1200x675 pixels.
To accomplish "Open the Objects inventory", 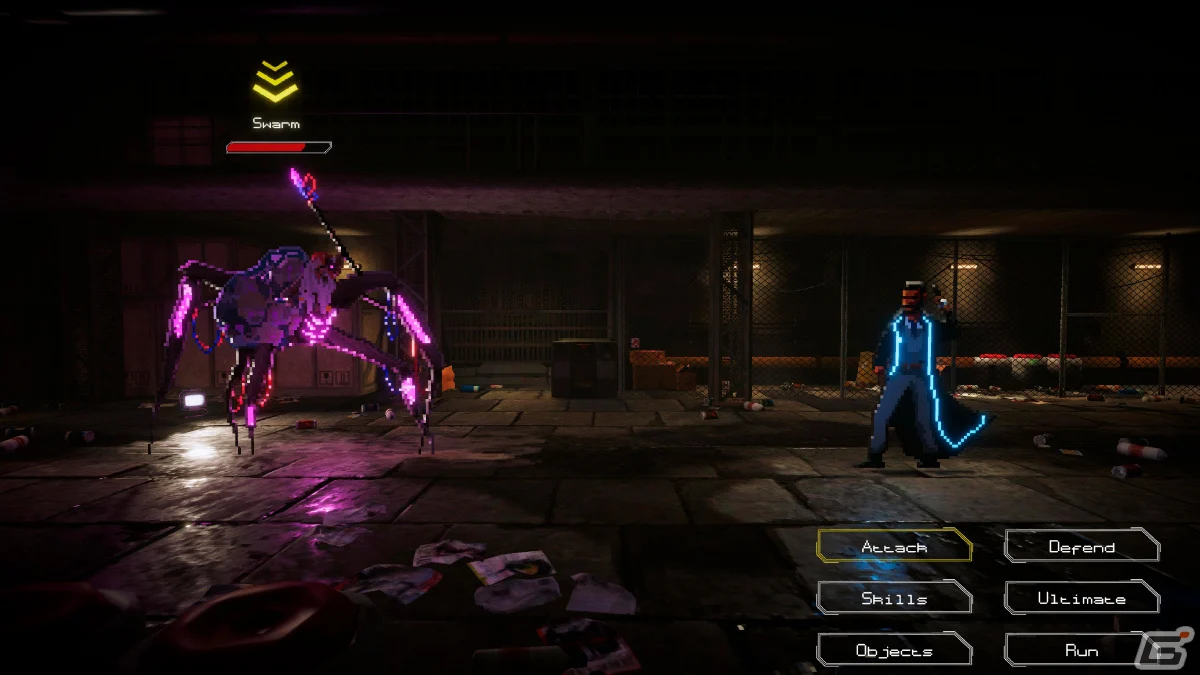I will (894, 650).
